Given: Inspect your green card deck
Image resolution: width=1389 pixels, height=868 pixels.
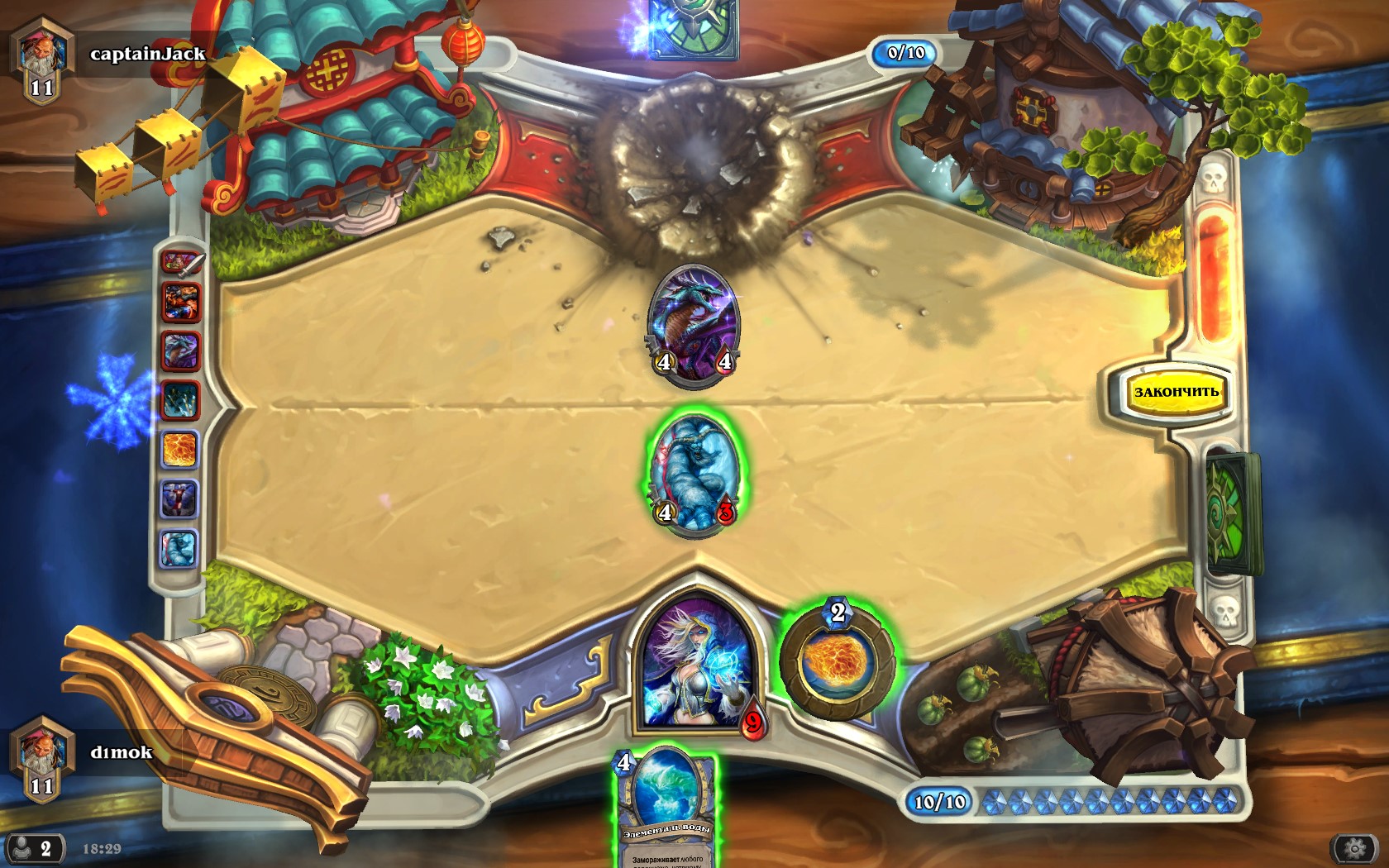Looking at the screenshot, I should pyautogui.click(x=1233, y=514).
